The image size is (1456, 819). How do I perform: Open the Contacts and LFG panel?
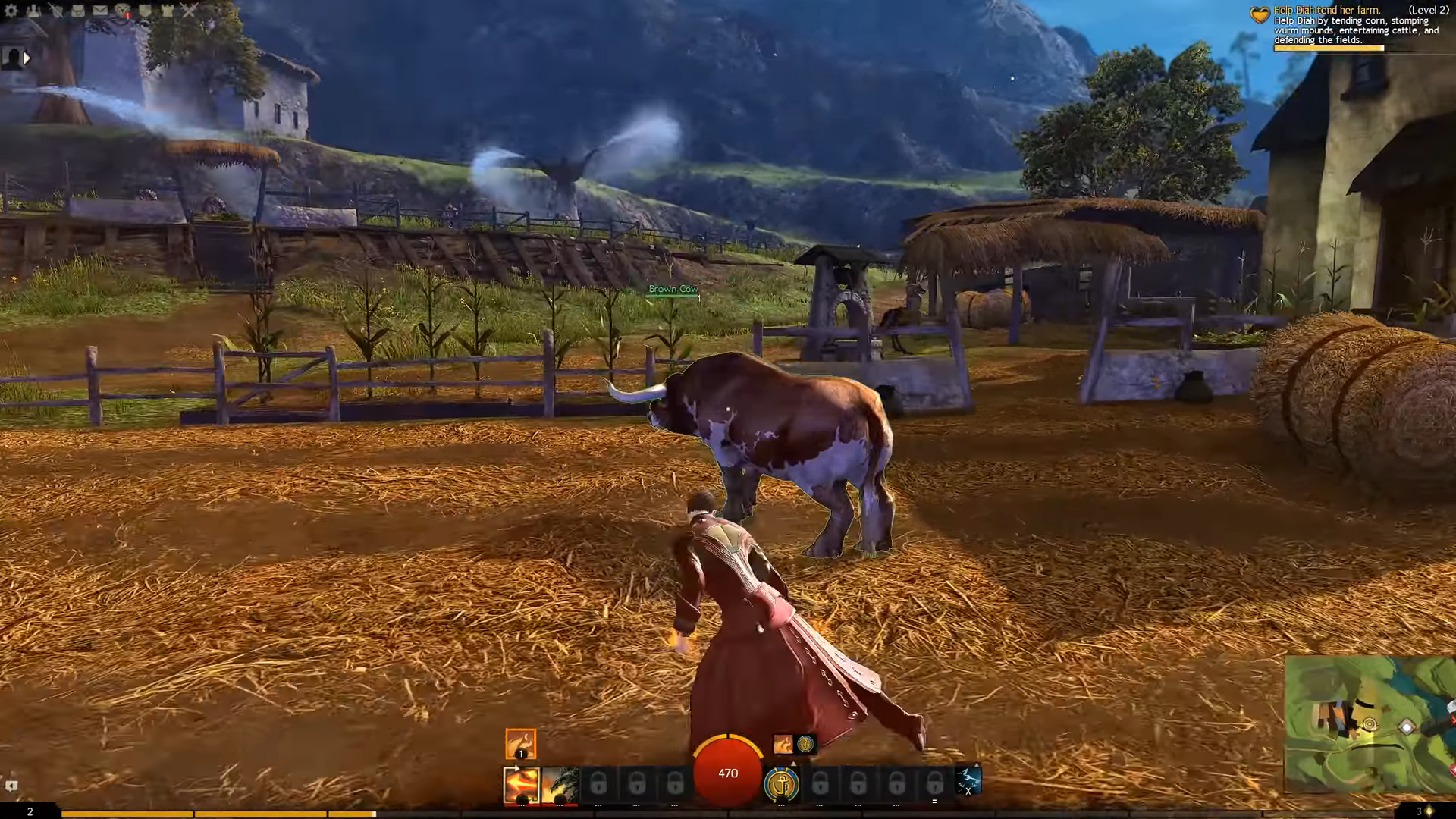click(x=35, y=11)
